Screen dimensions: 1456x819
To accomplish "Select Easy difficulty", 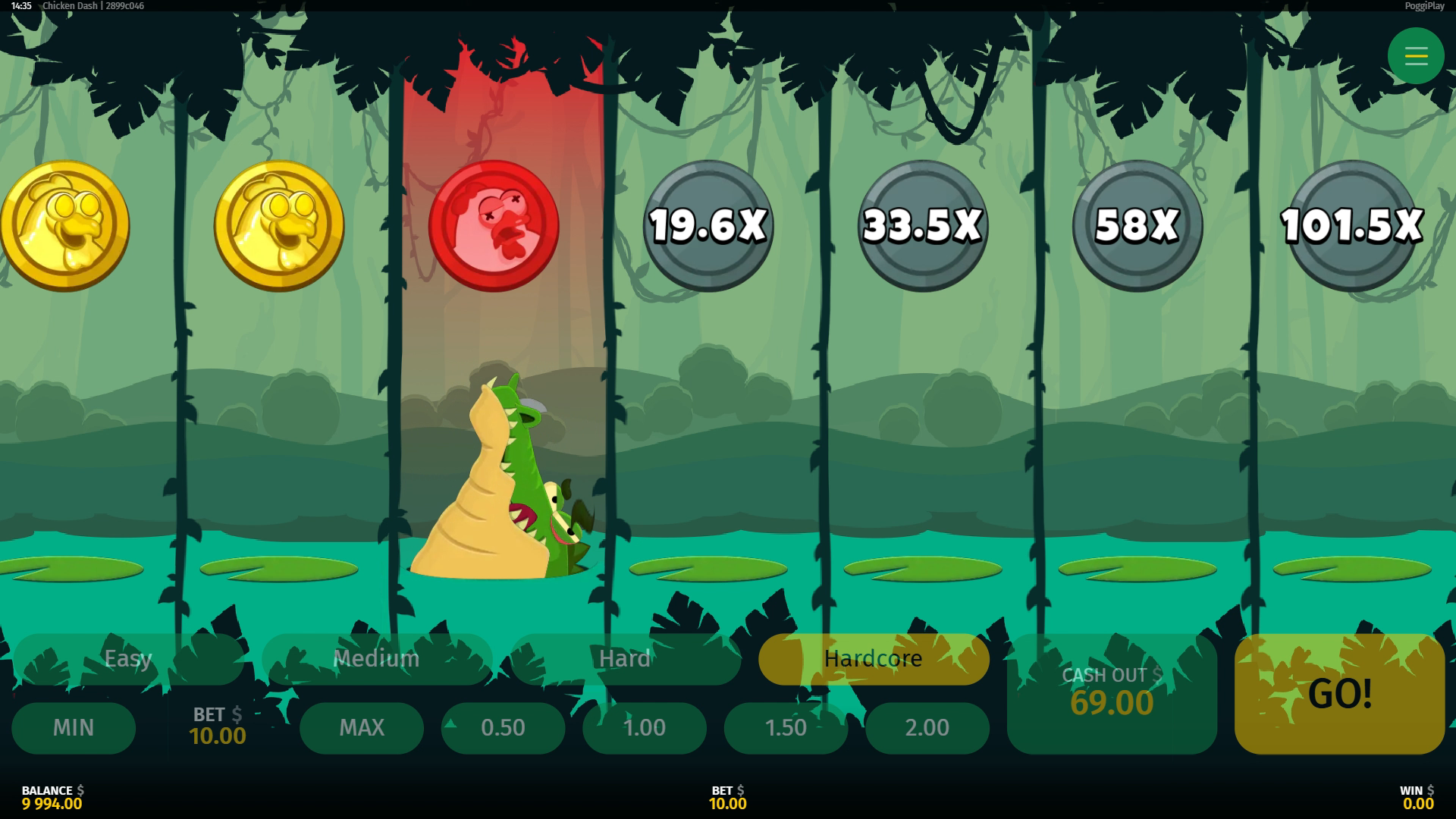I will click(128, 658).
